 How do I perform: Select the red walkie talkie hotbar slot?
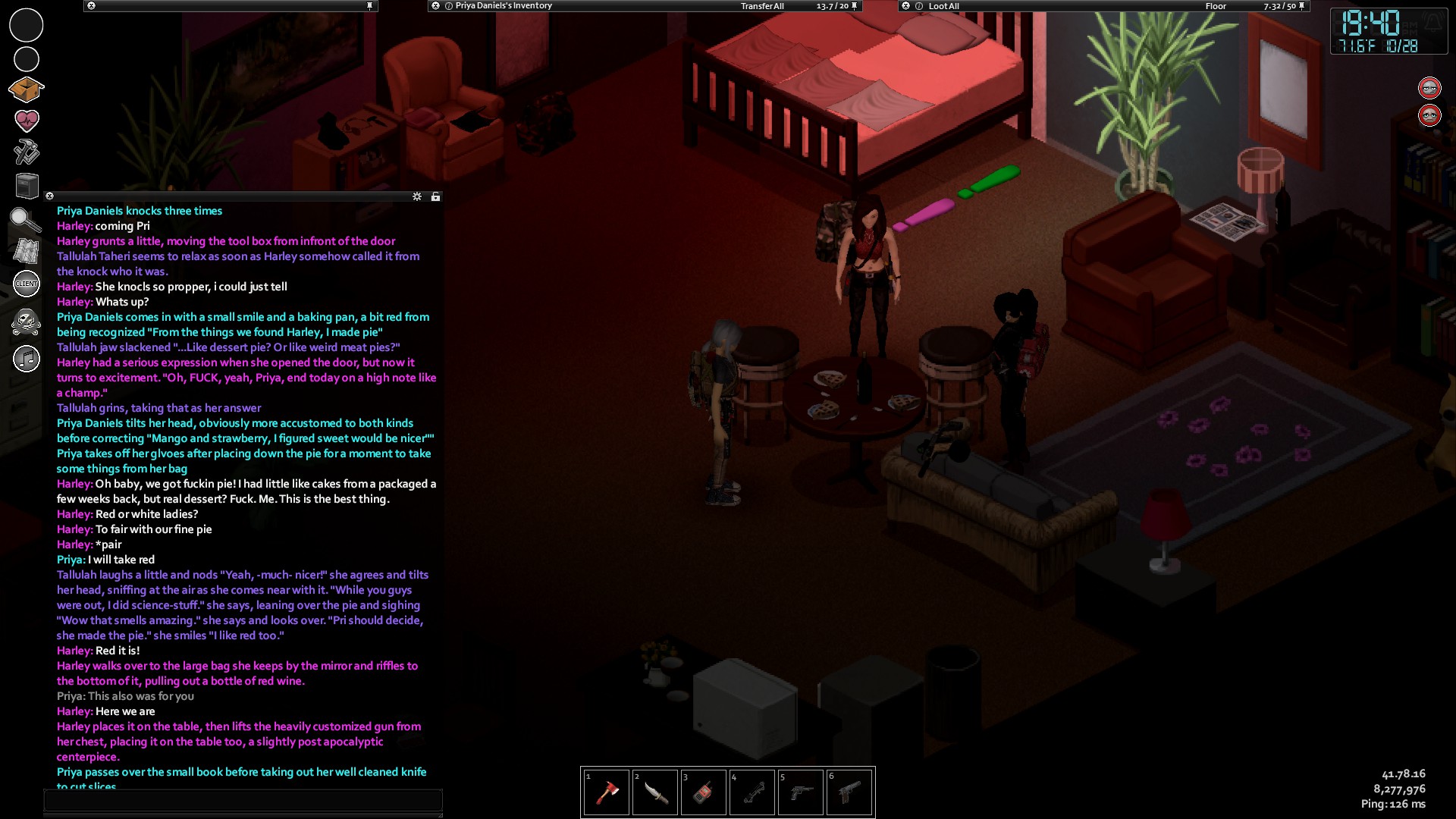click(704, 792)
